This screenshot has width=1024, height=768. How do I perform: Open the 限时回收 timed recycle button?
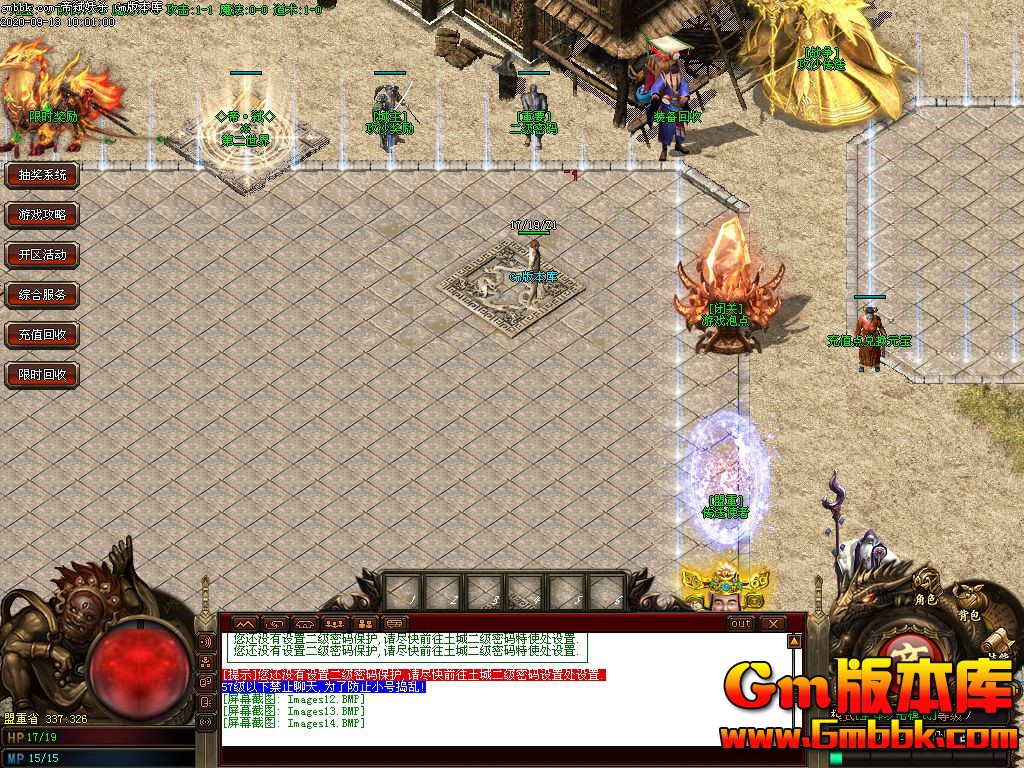pyautogui.click(x=42, y=375)
